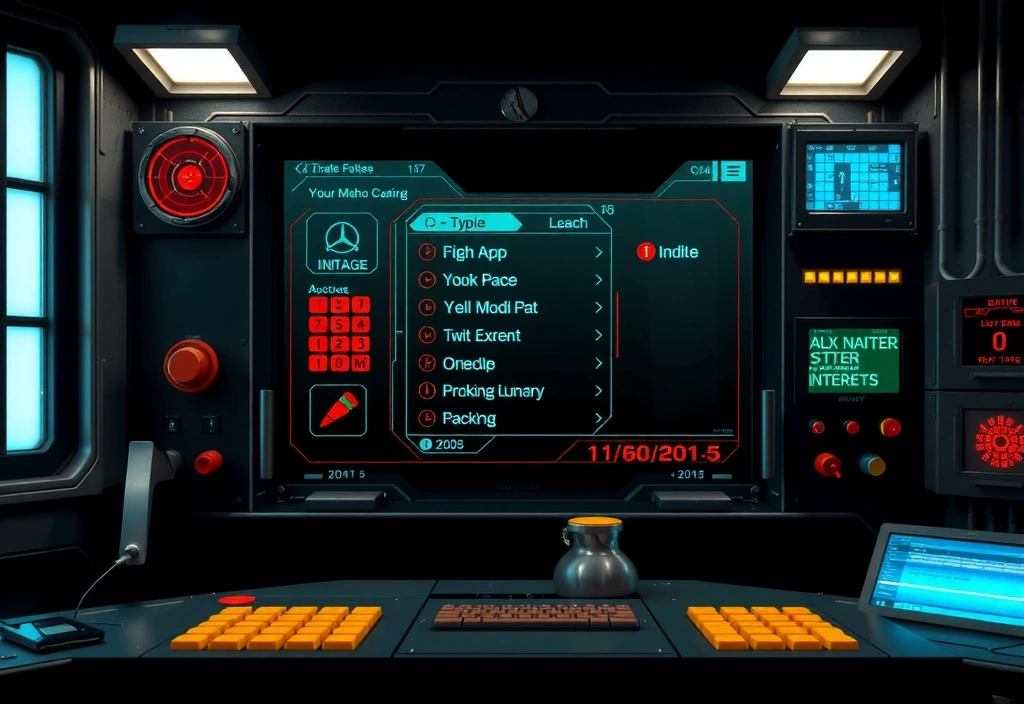1024x704 pixels.
Task: Go back using the Thale Fokes arrow
Action: click(x=300, y=170)
